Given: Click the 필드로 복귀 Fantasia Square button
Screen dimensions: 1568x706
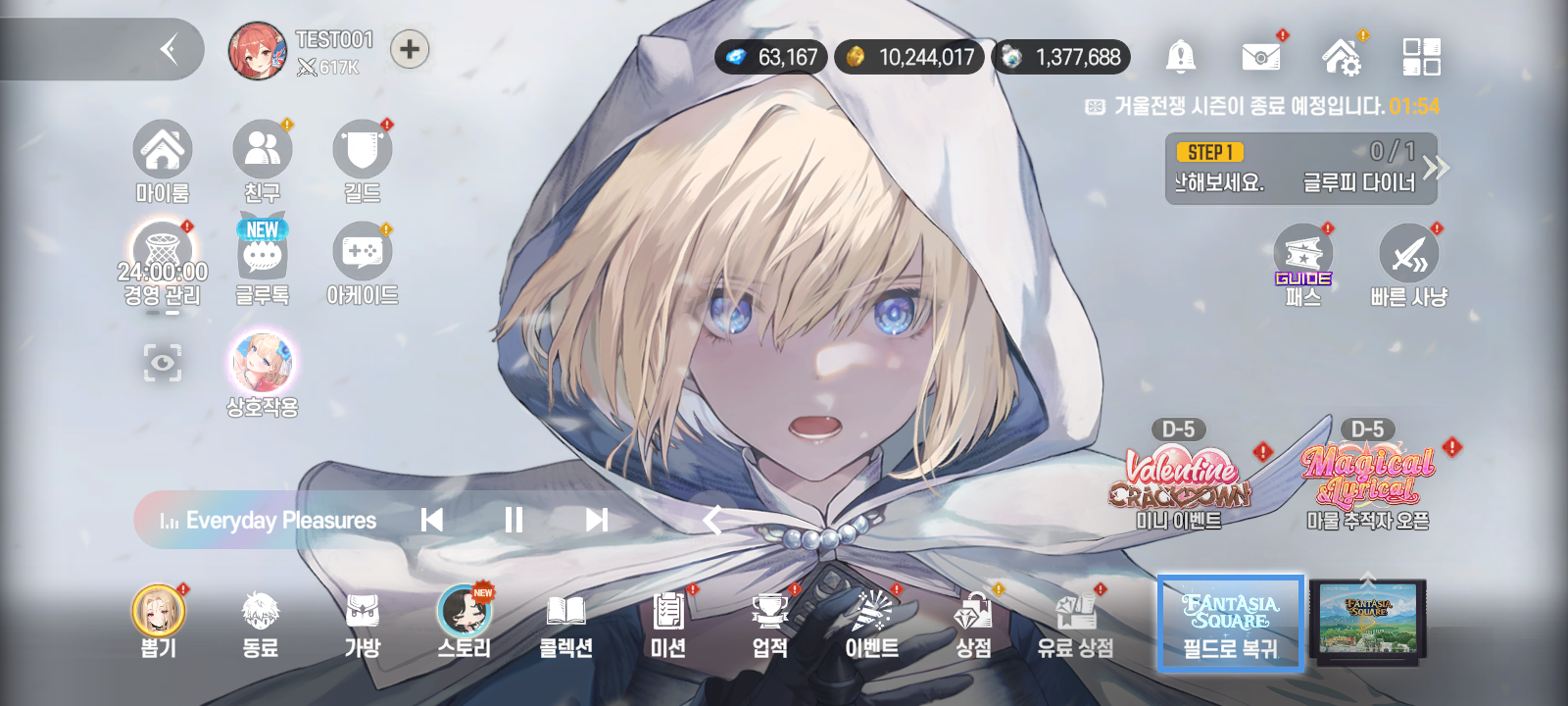Looking at the screenshot, I should 1230,623.
